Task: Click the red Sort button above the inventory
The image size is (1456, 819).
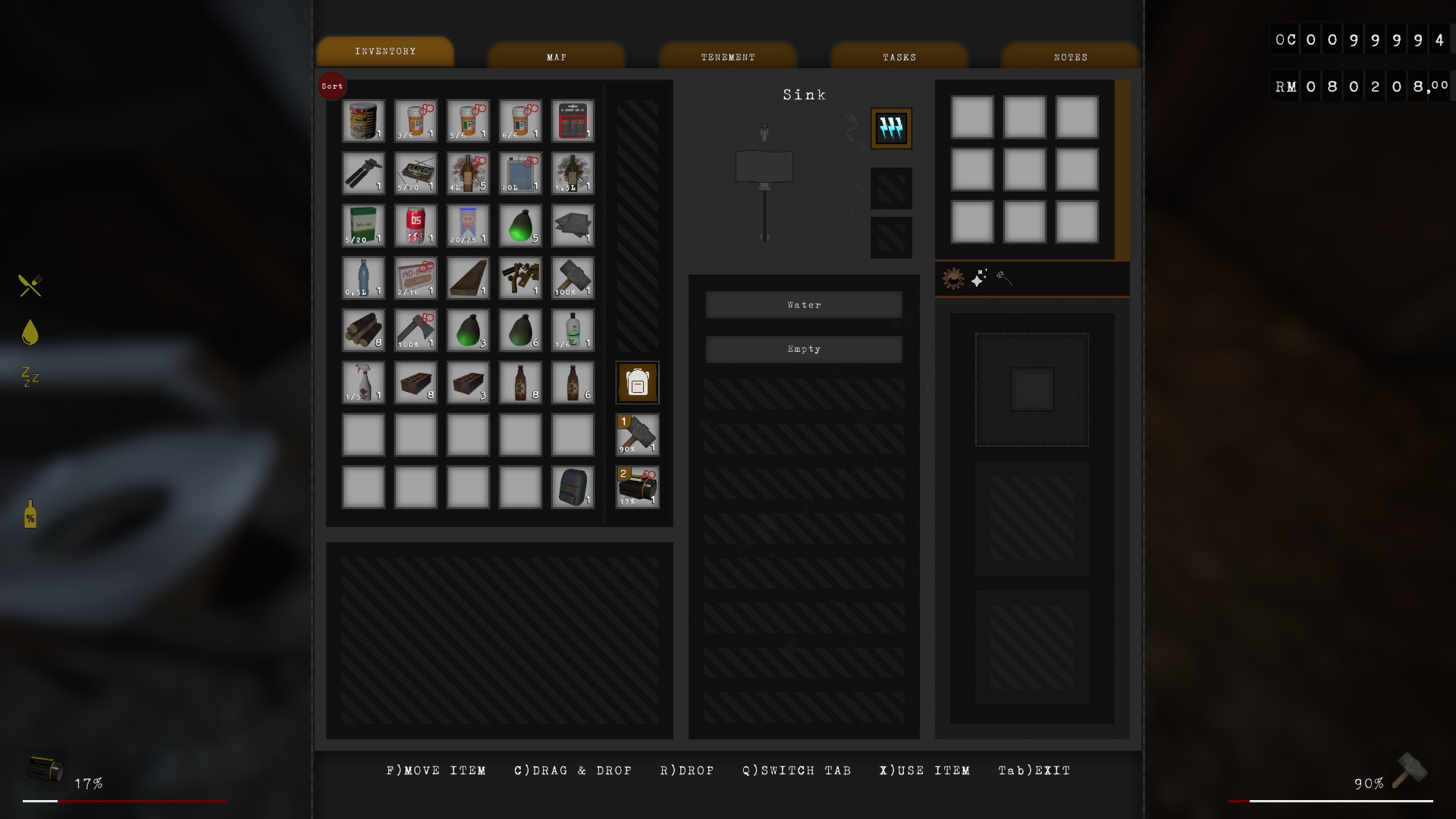Action: (x=332, y=86)
